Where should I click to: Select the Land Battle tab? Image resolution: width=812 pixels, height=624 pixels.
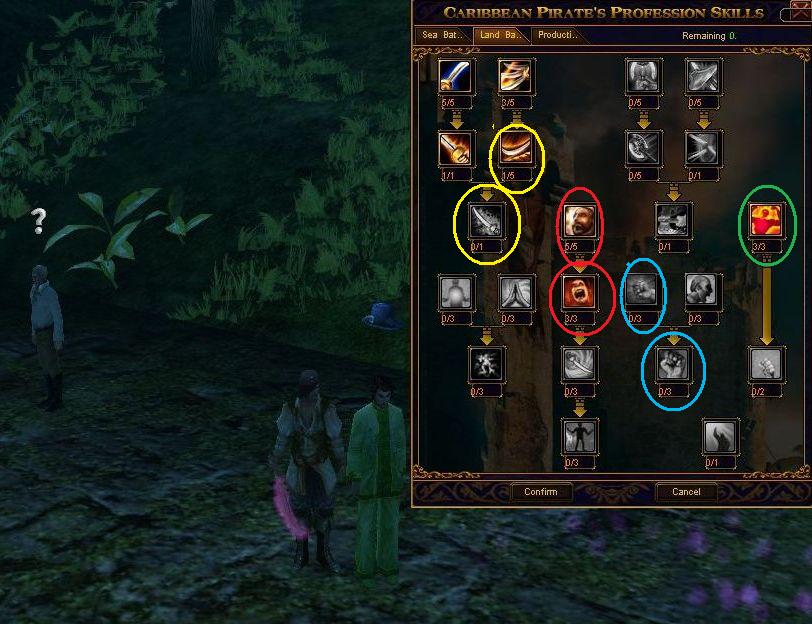(x=500, y=35)
